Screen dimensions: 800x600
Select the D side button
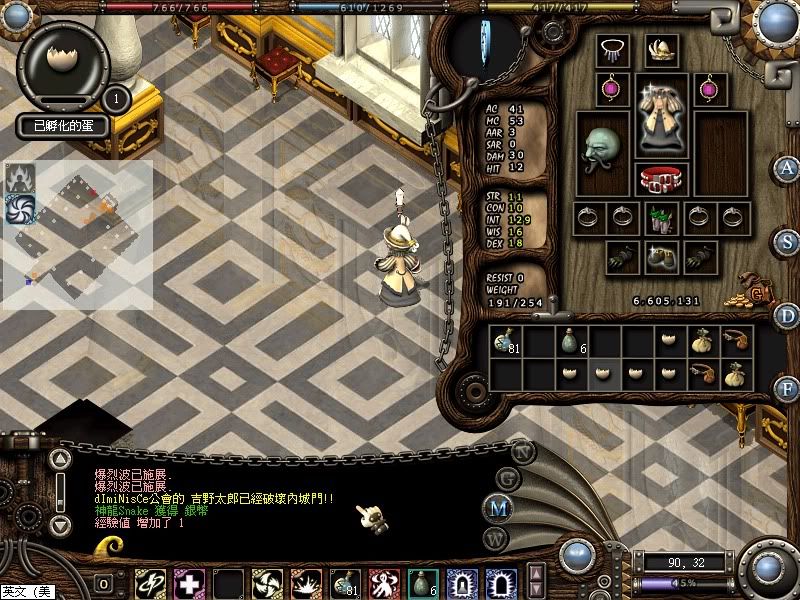[788, 314]
